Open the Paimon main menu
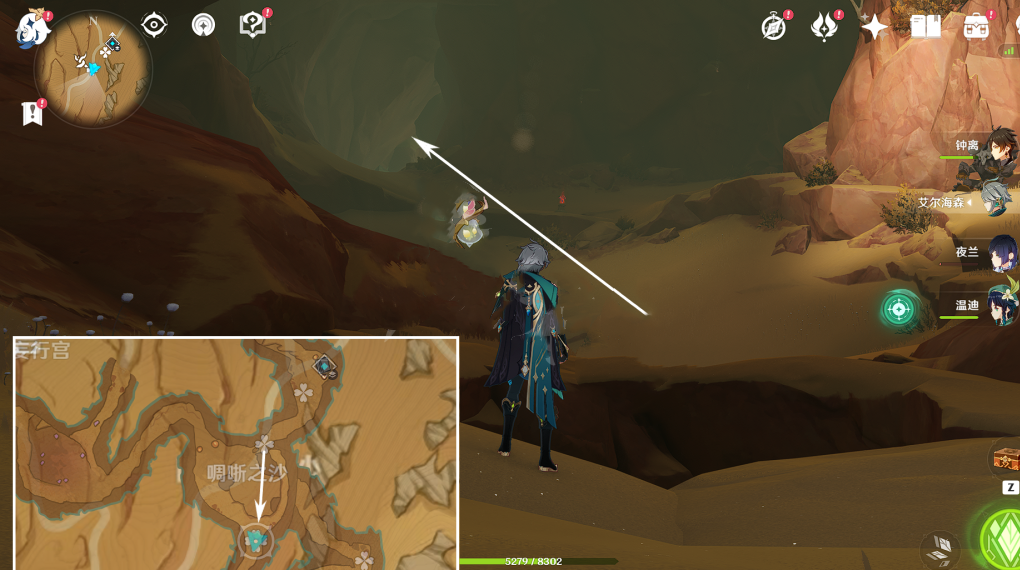Screen dimensions: 1020x570 coord(31,29)
